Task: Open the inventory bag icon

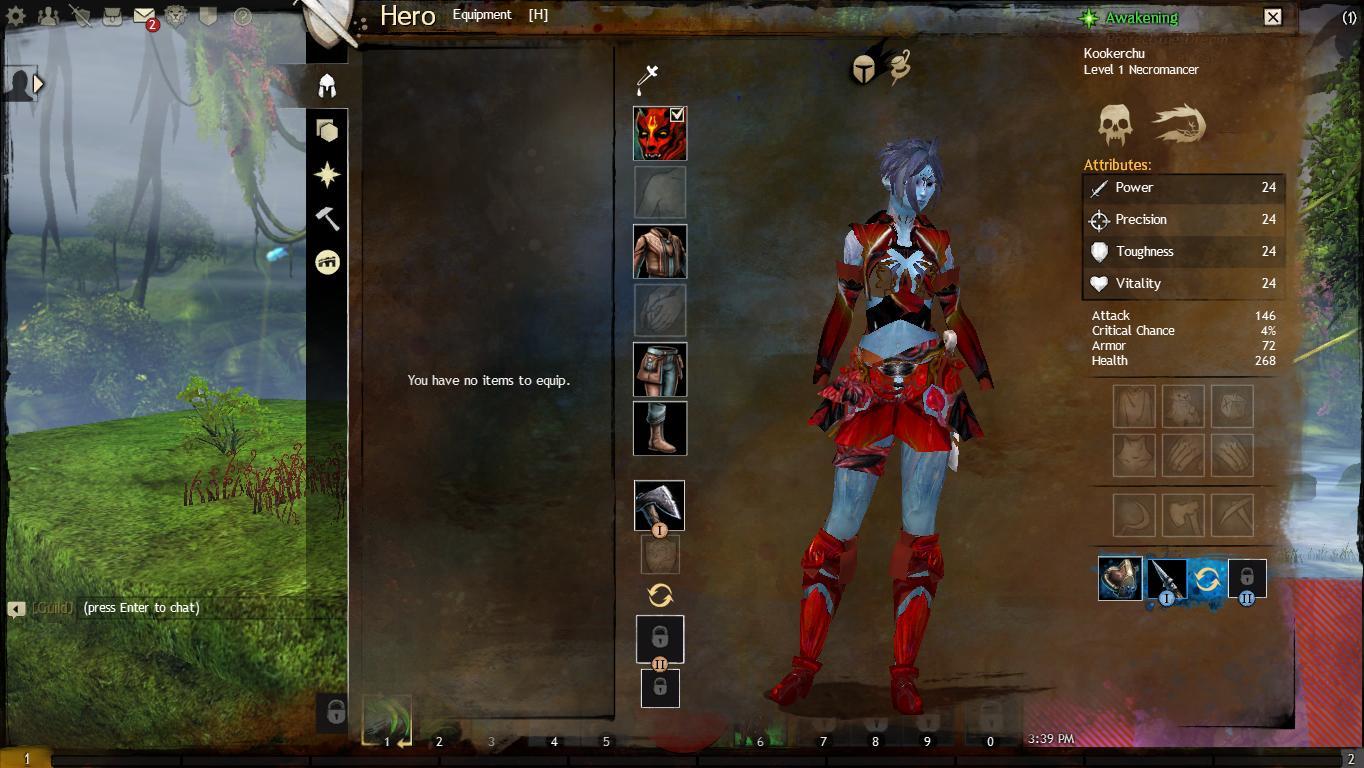Action: 112,17
